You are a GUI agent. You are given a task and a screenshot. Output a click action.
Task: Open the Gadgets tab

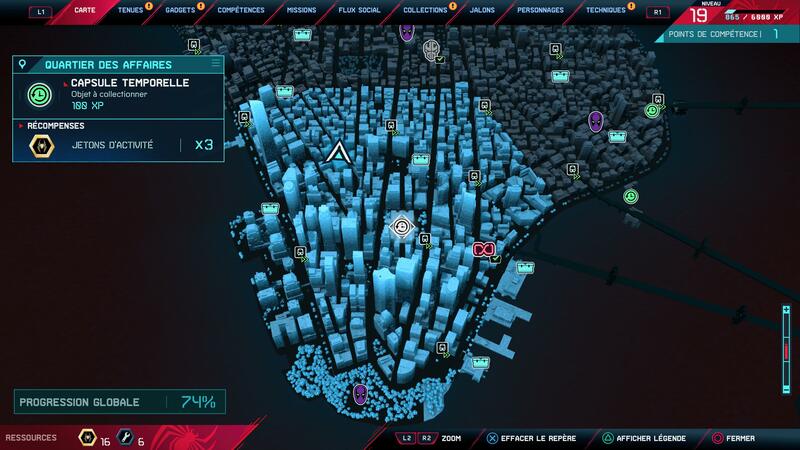181,10
